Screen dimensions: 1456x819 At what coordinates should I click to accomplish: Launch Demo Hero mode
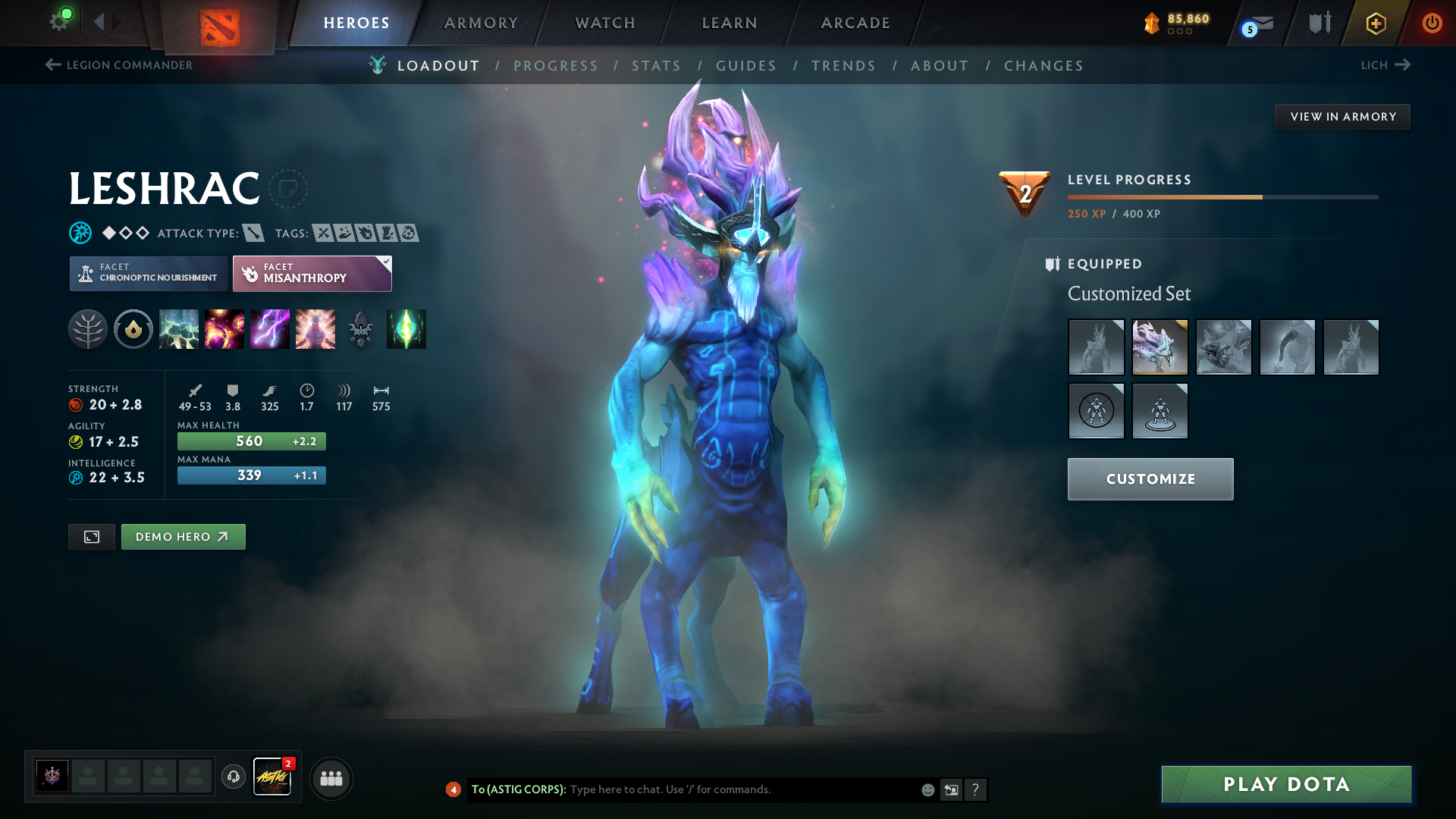point(183,537)
